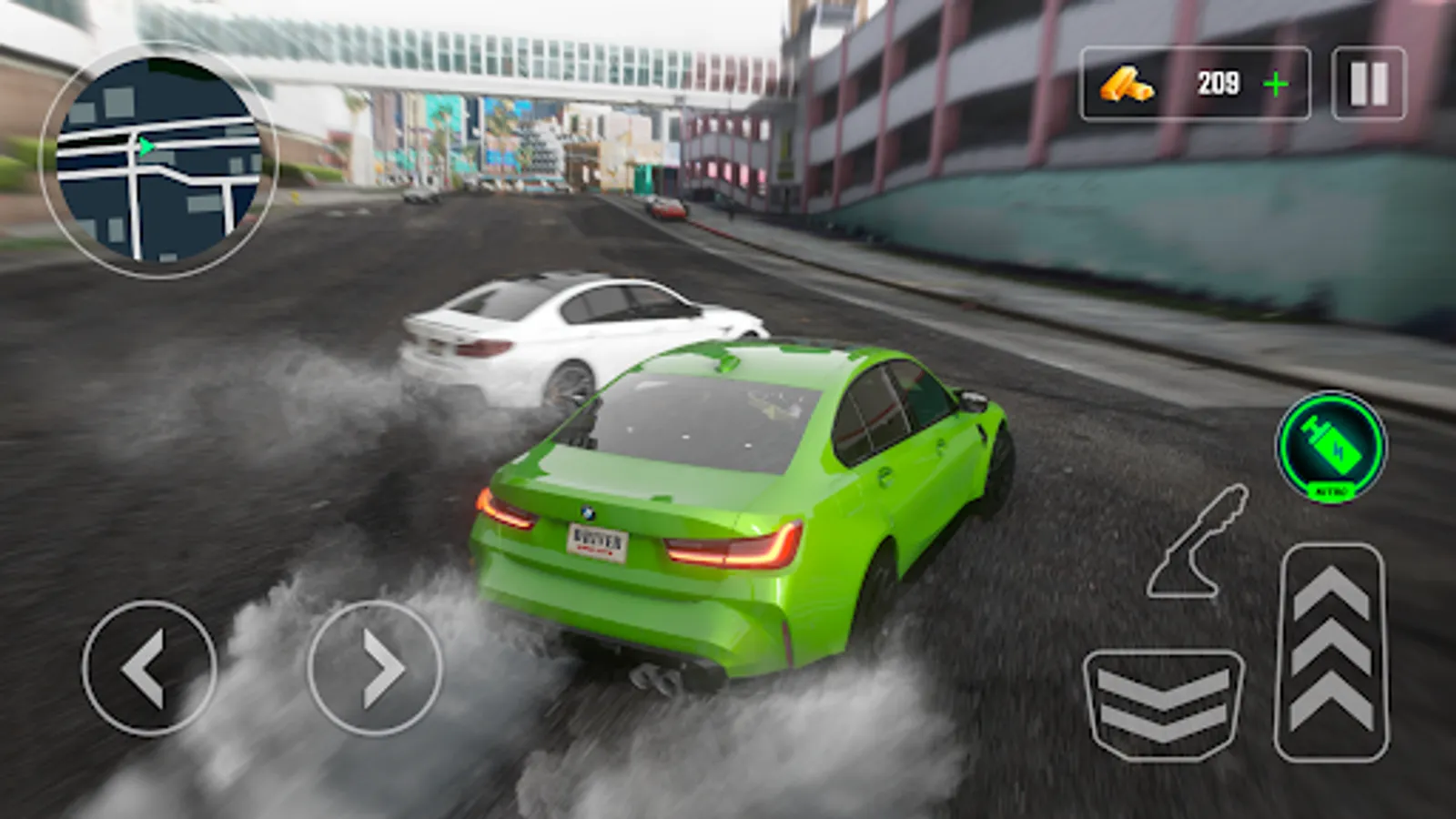Tap the player arrow on the minimap
Screen dimensions: 1456x819
144,146
